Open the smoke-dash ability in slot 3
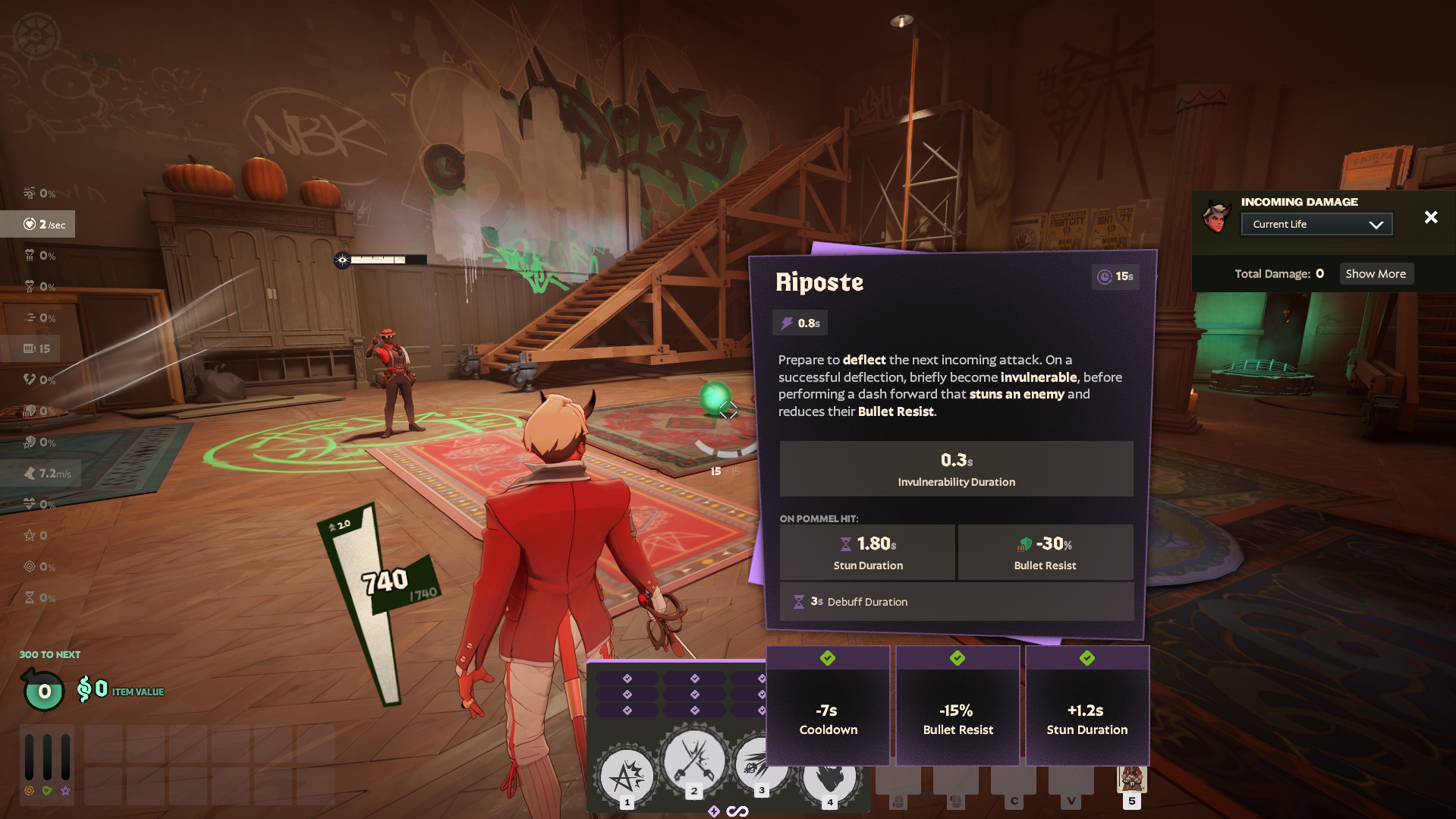Image resolution: width=1456 pixels, height=819 pixels. 761,765
